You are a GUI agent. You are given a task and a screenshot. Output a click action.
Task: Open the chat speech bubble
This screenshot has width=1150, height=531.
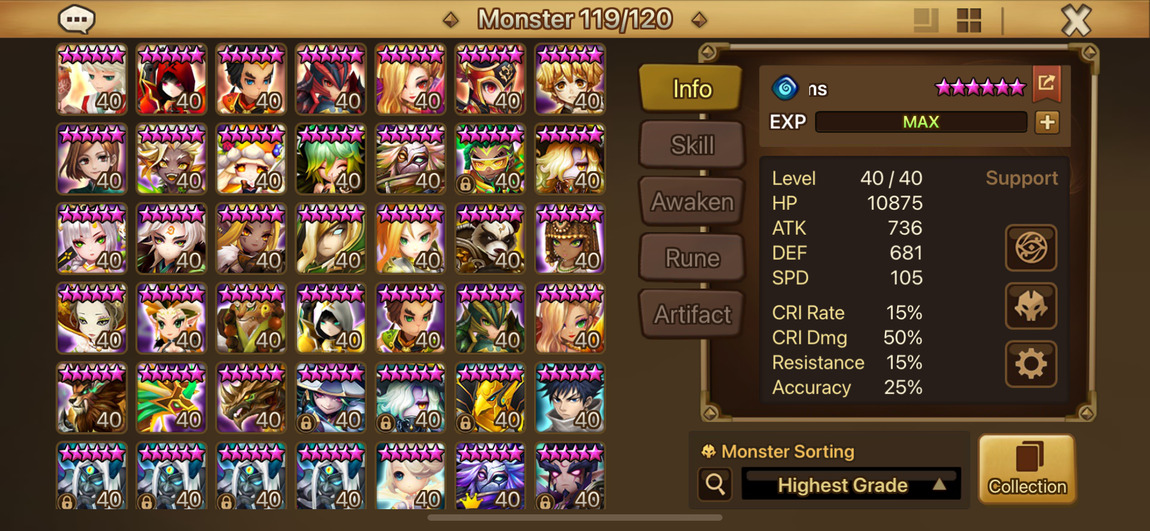coord(77,19)
